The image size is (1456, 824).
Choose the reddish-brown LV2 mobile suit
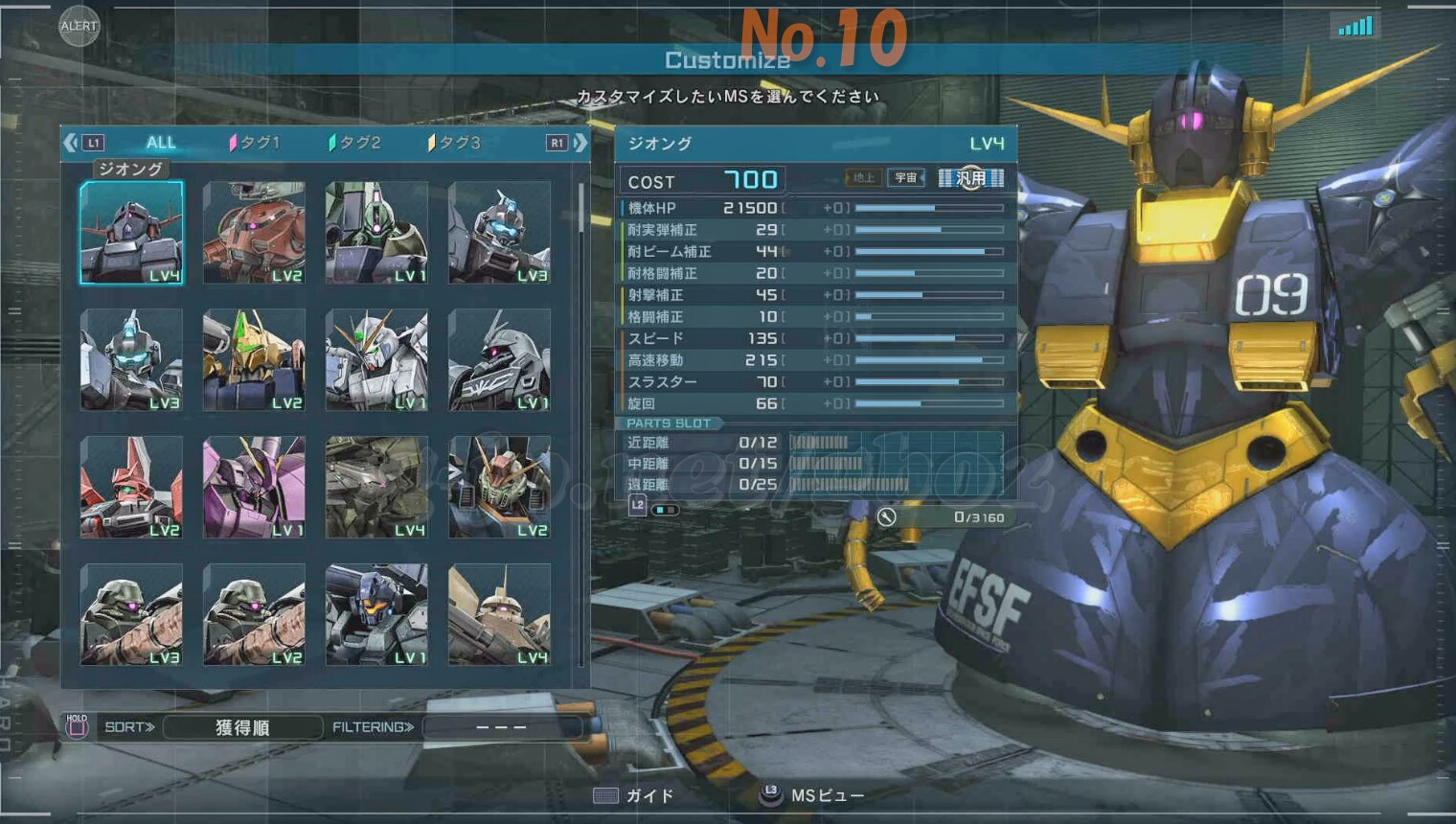point(254,233)
